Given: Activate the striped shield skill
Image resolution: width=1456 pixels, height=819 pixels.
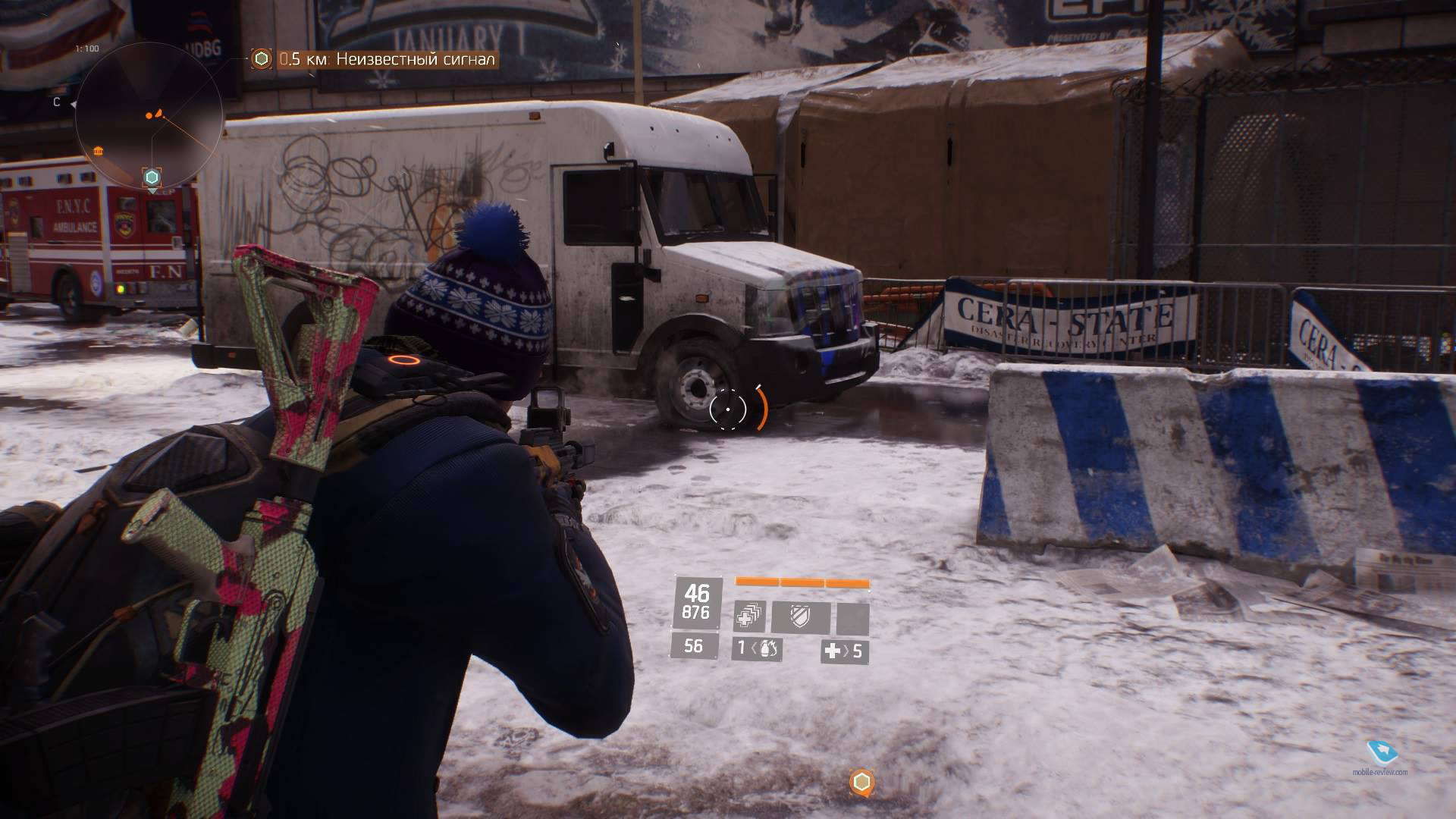Looking at the screenshot, I should [x=800, y=617].
